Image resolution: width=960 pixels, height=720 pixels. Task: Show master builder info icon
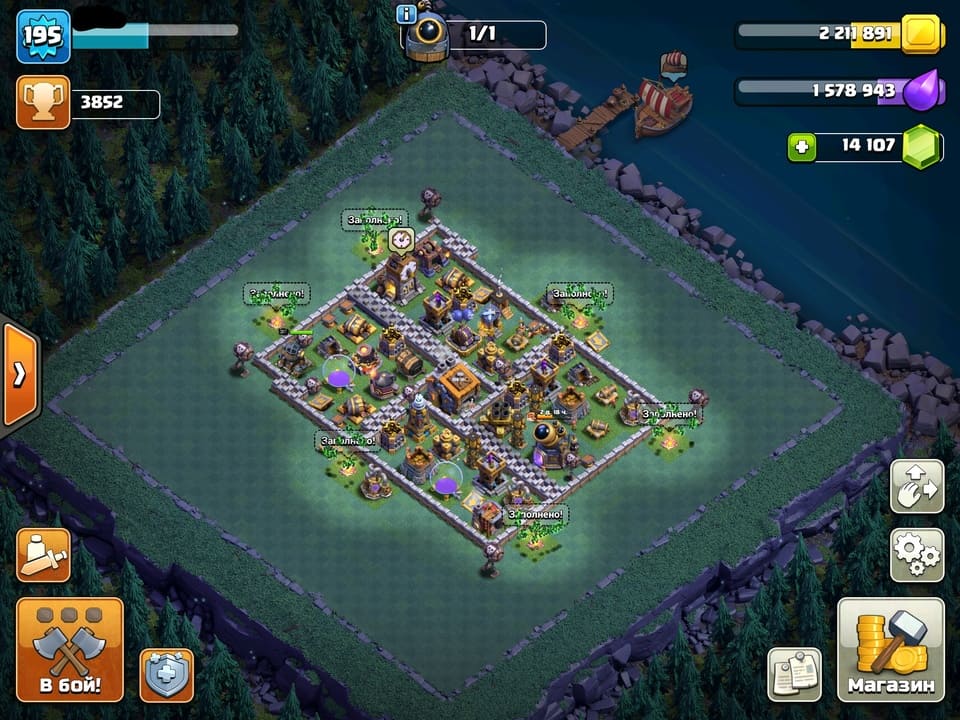[x=406, y=14]
